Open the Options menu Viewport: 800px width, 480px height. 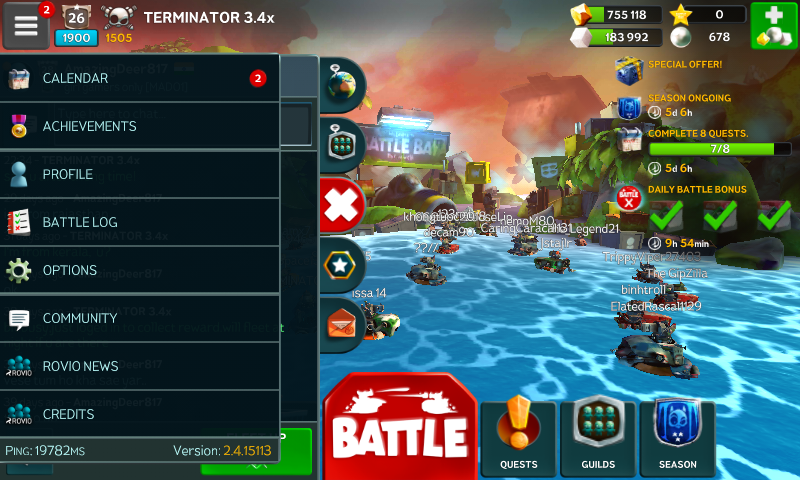pyautogui.click(x=139, y=271)
